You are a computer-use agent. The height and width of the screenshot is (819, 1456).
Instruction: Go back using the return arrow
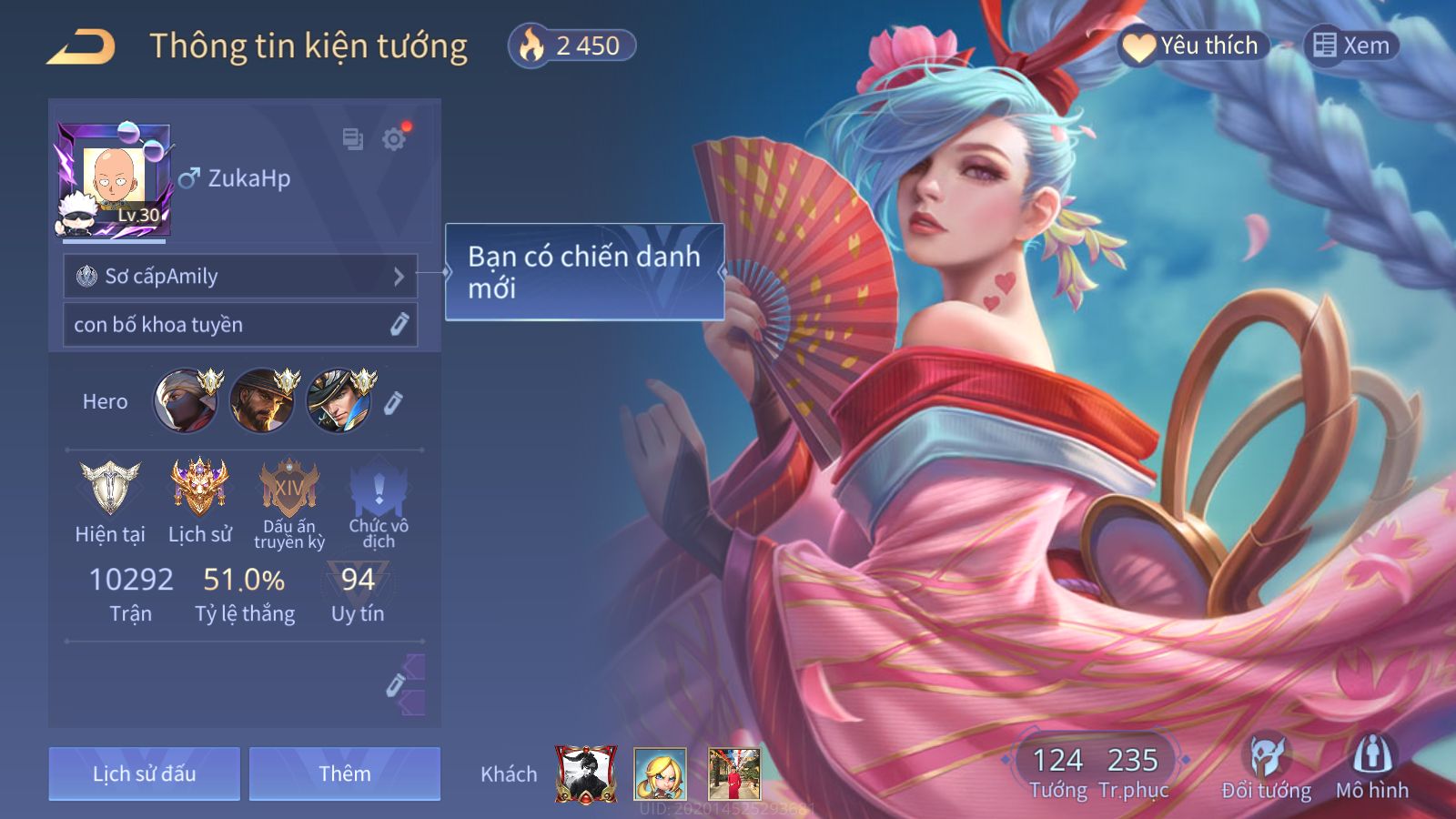82,46
